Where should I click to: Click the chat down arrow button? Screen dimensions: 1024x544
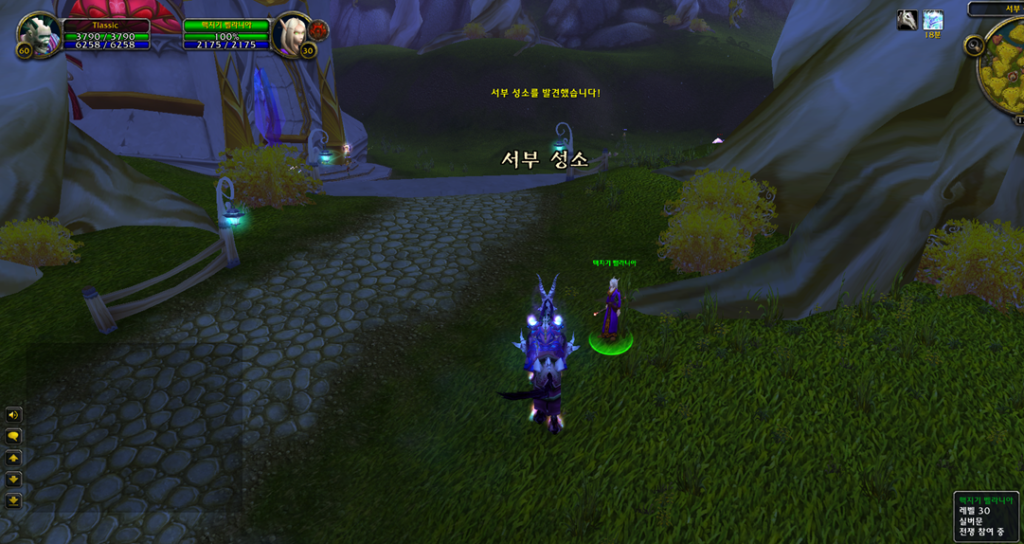14,479
